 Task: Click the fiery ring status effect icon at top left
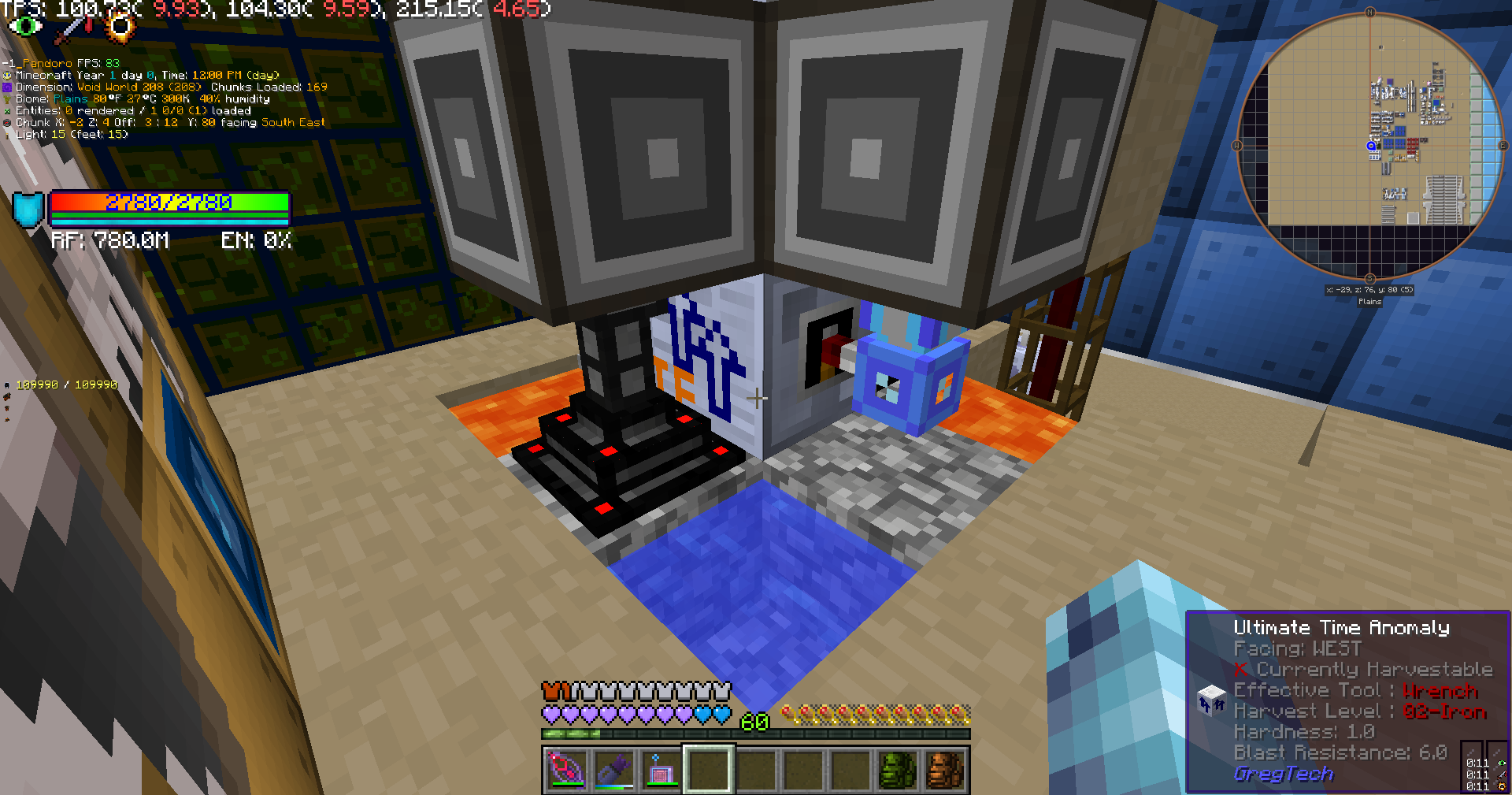tap(120, 28)
